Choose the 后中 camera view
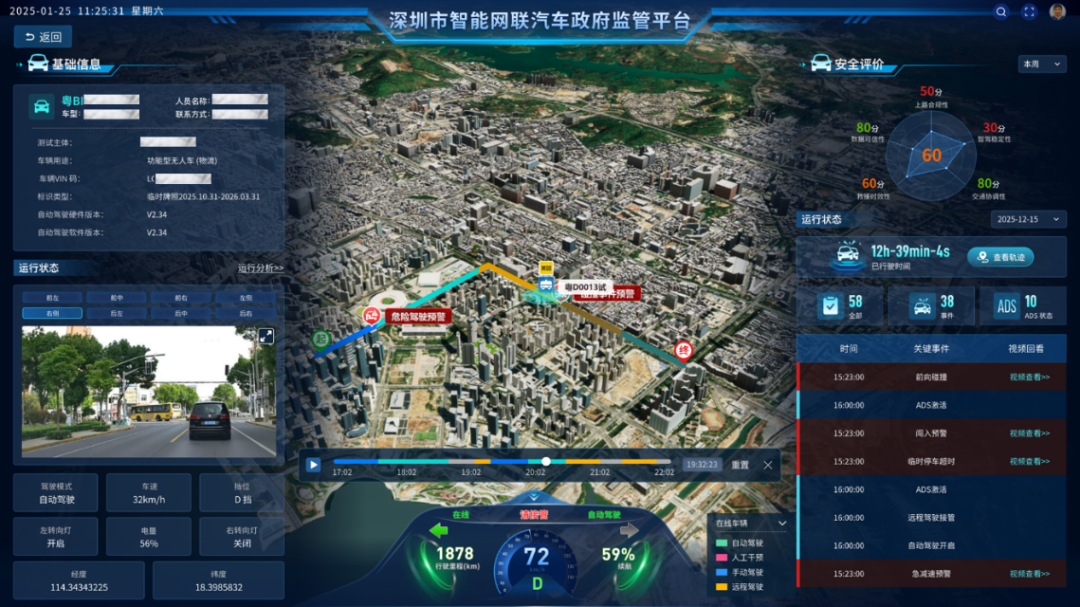 180,313
